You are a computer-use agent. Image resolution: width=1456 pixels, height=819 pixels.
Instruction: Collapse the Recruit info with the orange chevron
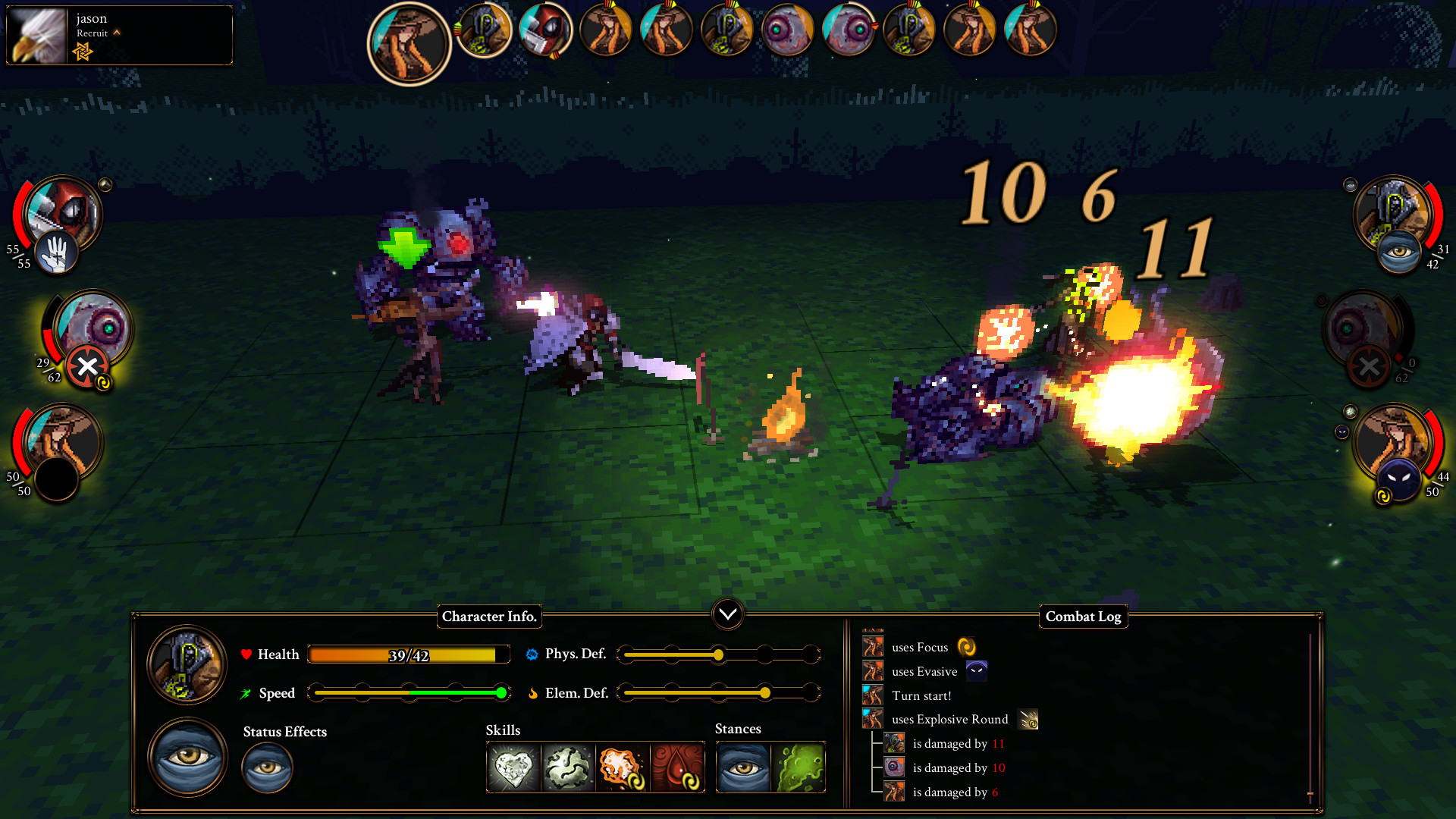[117, 33]
